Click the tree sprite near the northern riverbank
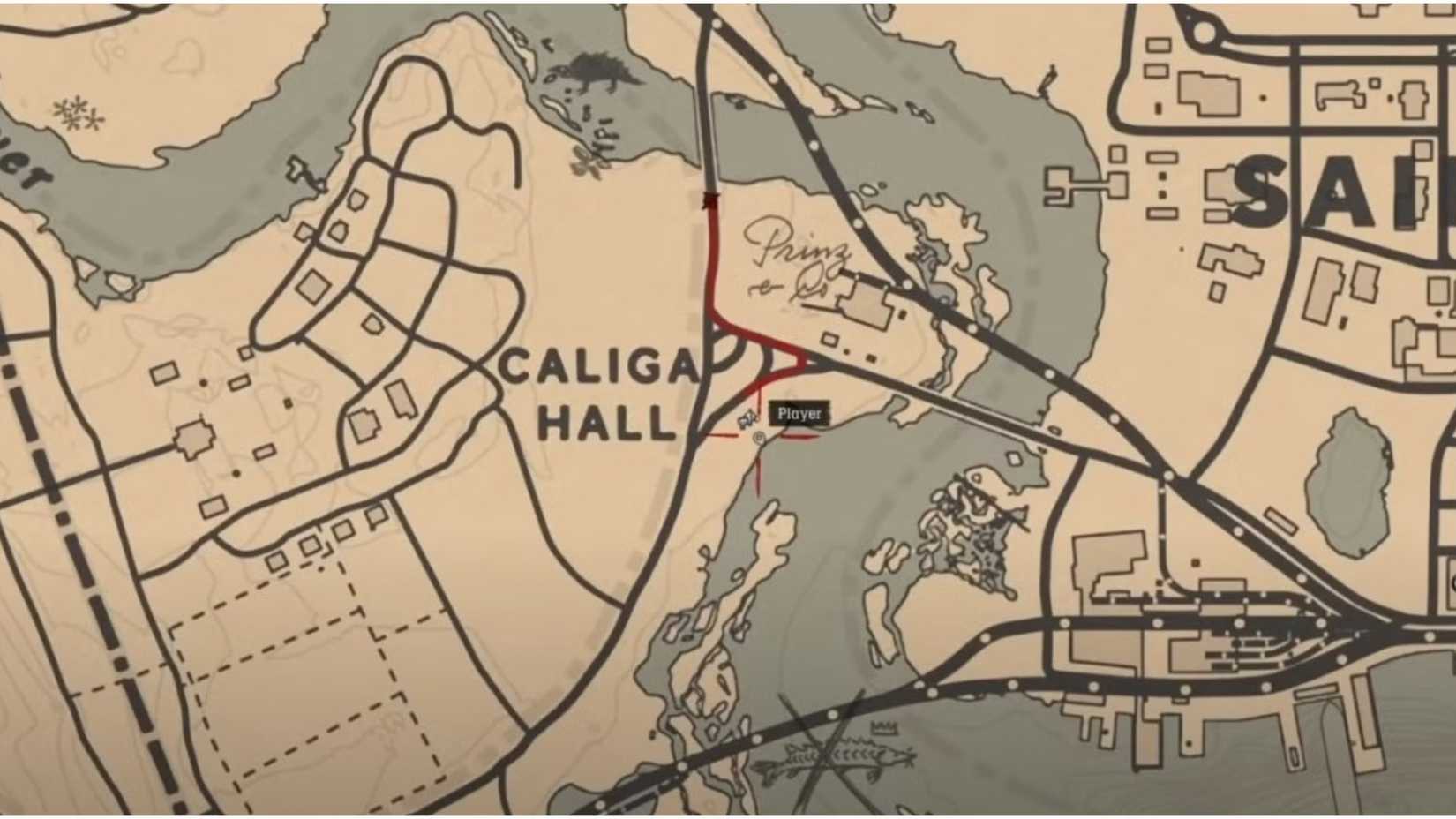Viewport: 1456px width, 819px height. 582,159
